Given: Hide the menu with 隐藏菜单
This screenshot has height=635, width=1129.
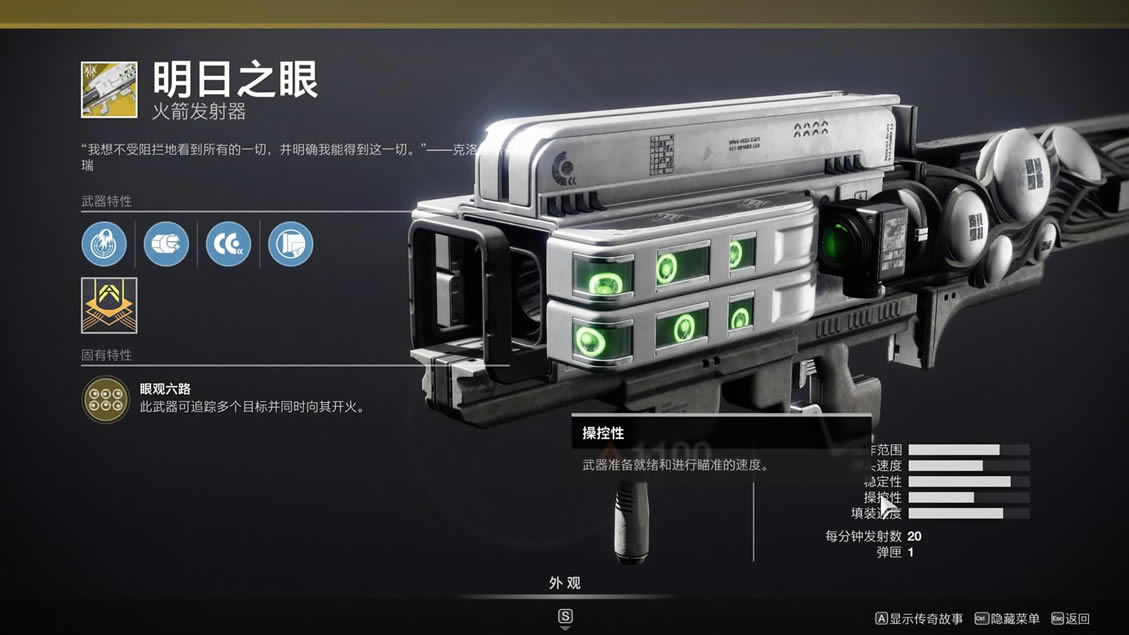Looking at the screenshot, I should point(1007,619).
